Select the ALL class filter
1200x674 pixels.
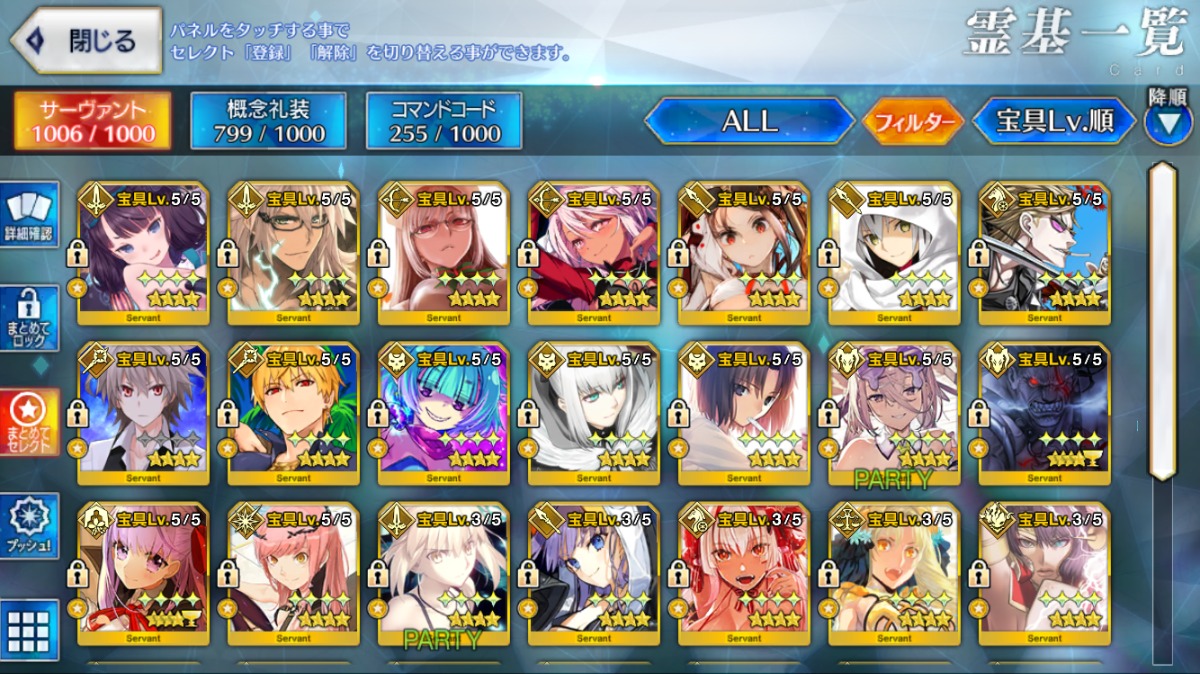750,122
